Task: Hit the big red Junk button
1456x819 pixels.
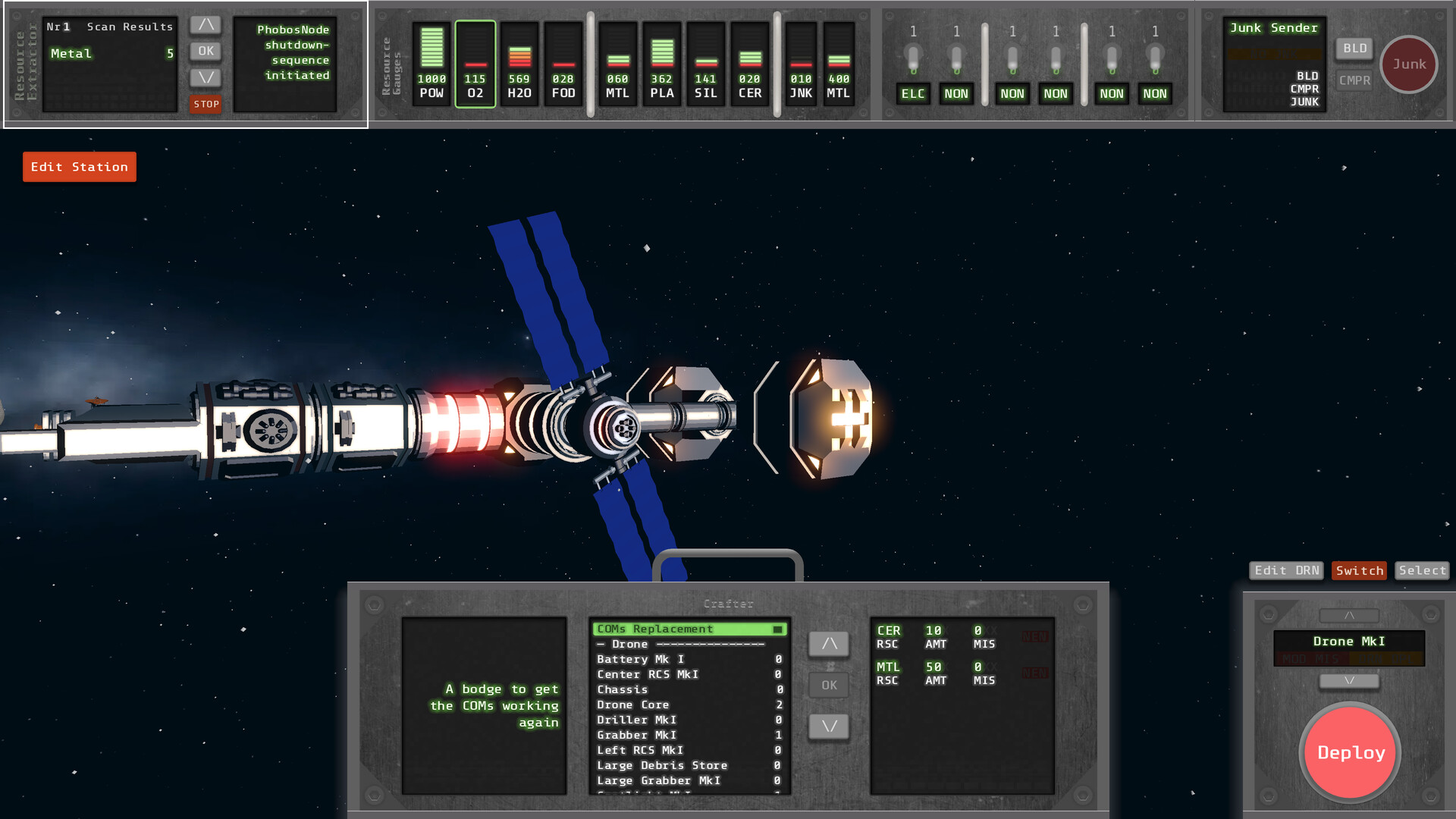Action: click(1408, 64)
